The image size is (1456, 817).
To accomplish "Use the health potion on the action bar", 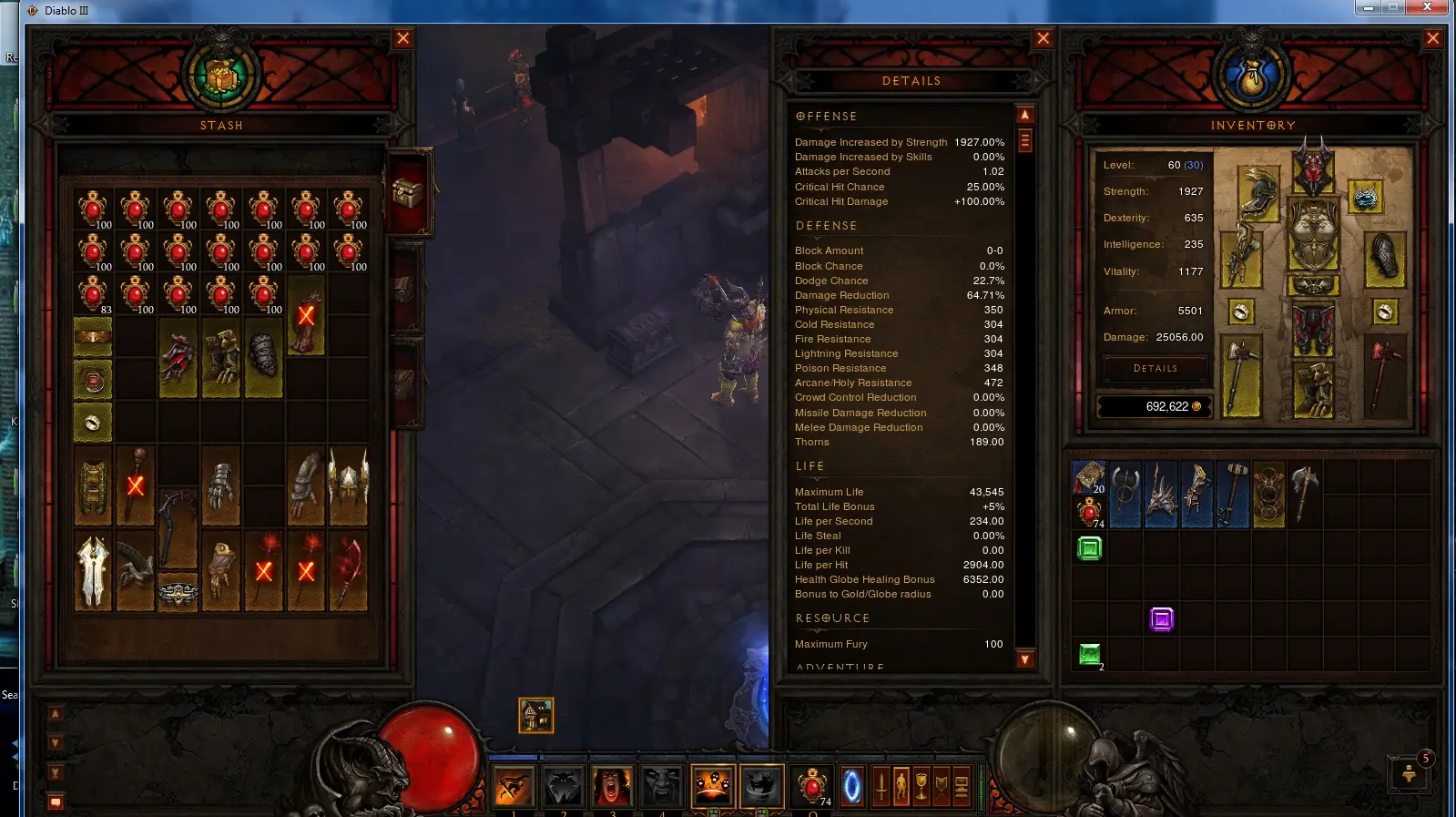I will pyautogui.click(x=812, y=785).
